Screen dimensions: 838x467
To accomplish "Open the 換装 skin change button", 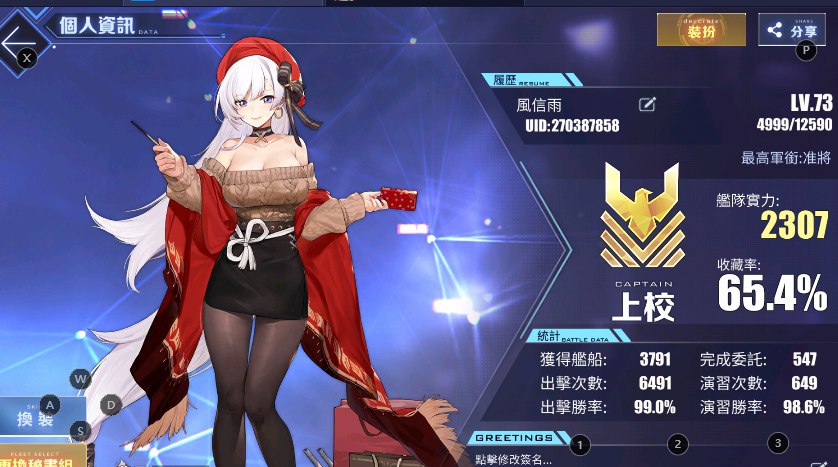I will click(x=33, y=418).
